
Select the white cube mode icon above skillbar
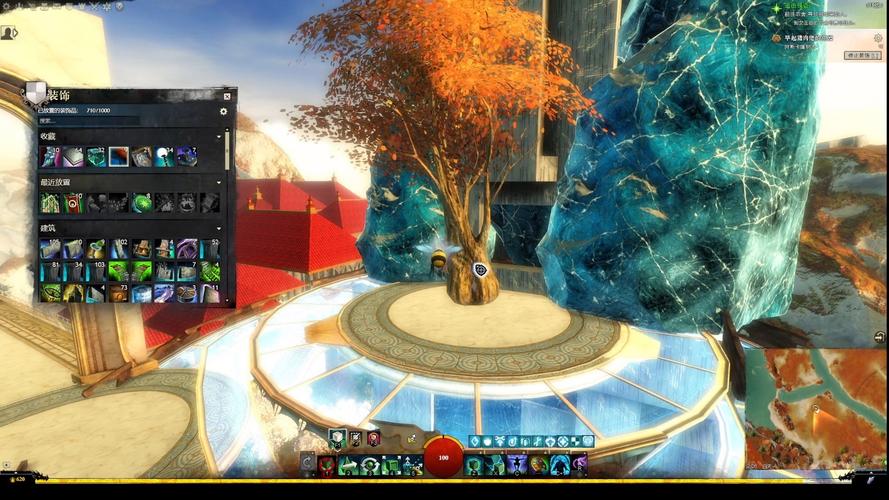click(x=337, y=438)
